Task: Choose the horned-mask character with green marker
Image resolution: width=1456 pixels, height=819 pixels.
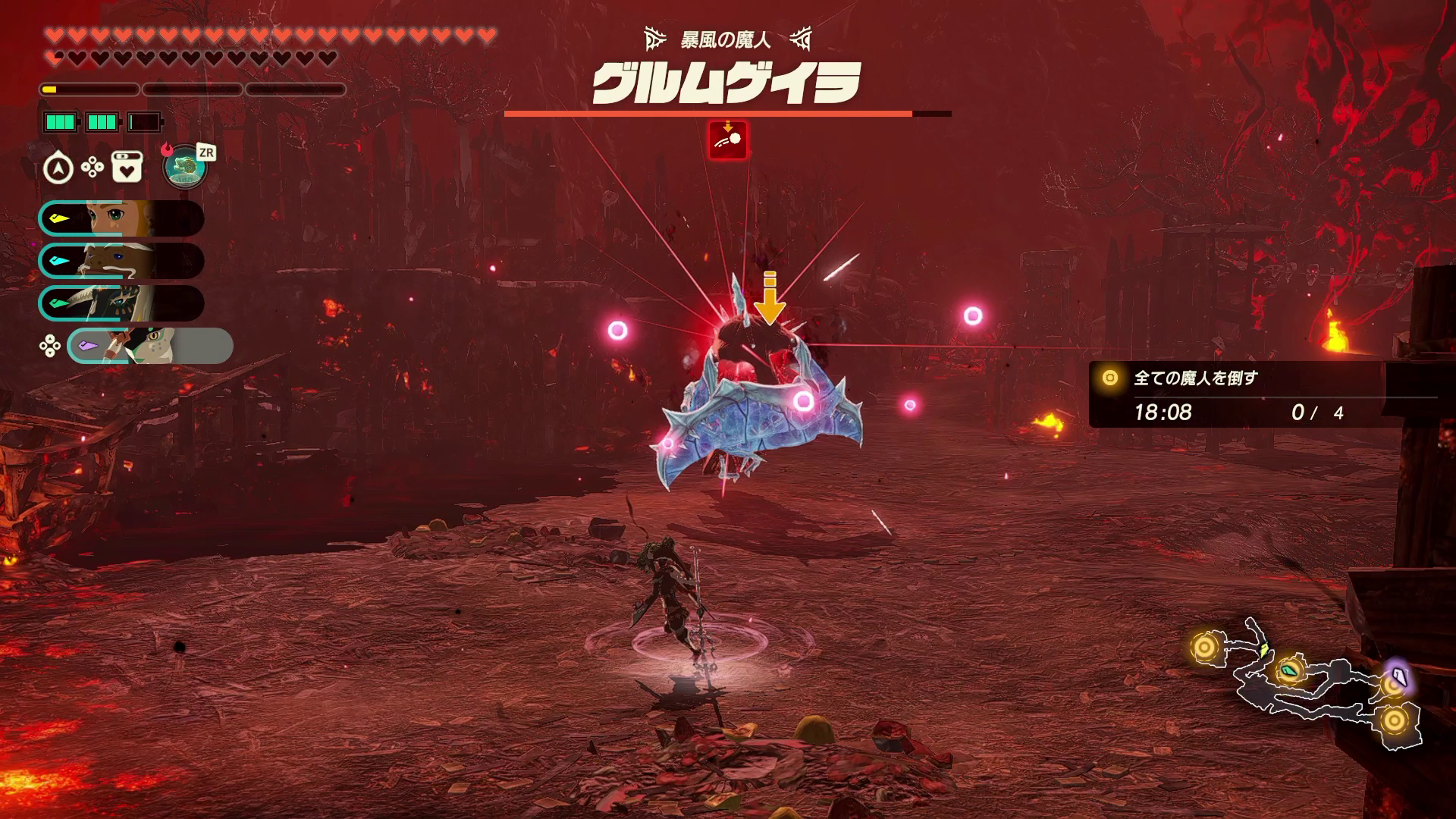Action: [121, 304]
